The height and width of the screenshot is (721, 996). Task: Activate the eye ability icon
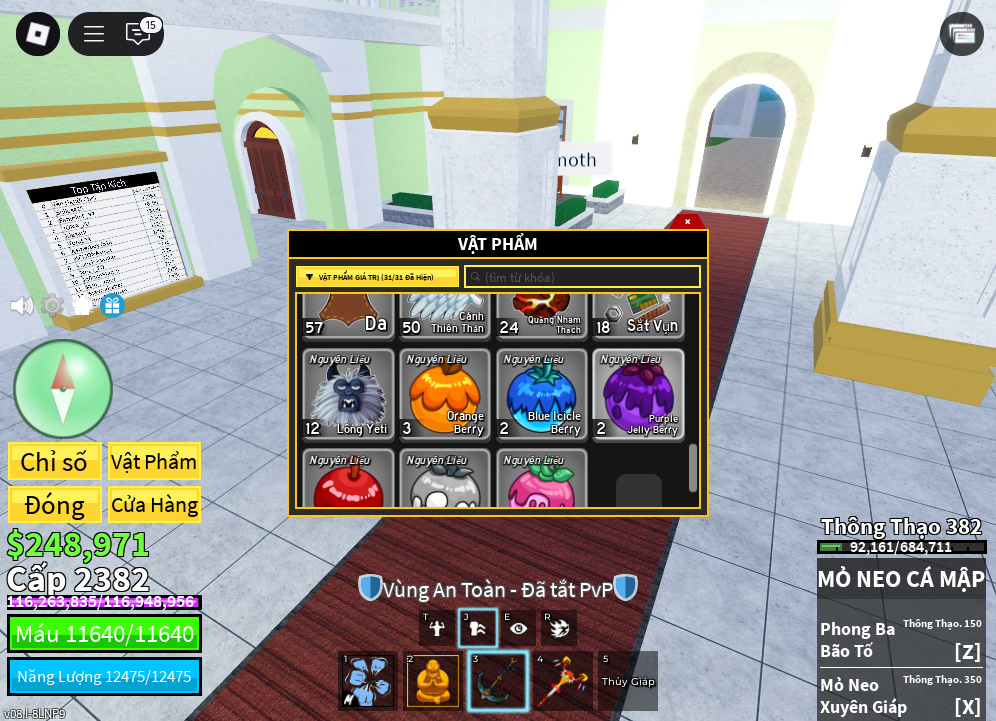tap(518, 628)
